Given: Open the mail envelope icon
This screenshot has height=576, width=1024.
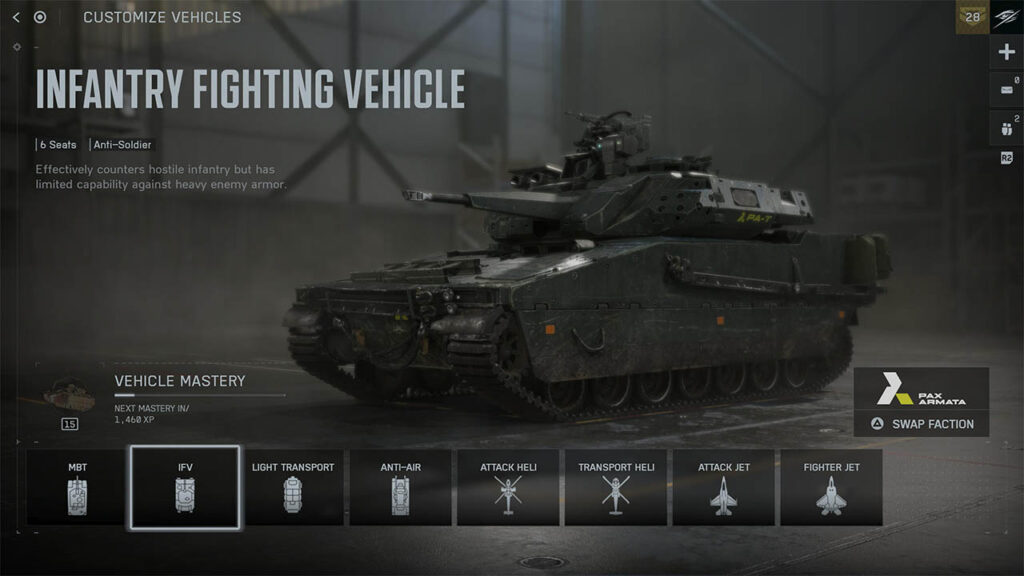Looking at the screenshot, I should coord(1006,90).
